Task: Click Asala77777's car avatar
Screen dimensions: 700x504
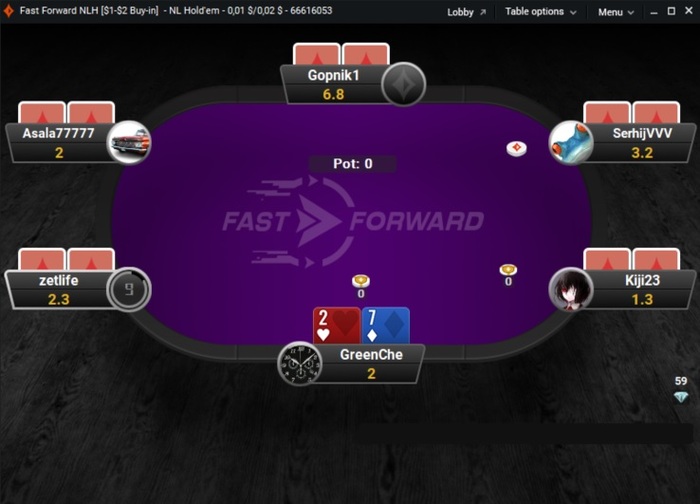Action: coord(129,141)
